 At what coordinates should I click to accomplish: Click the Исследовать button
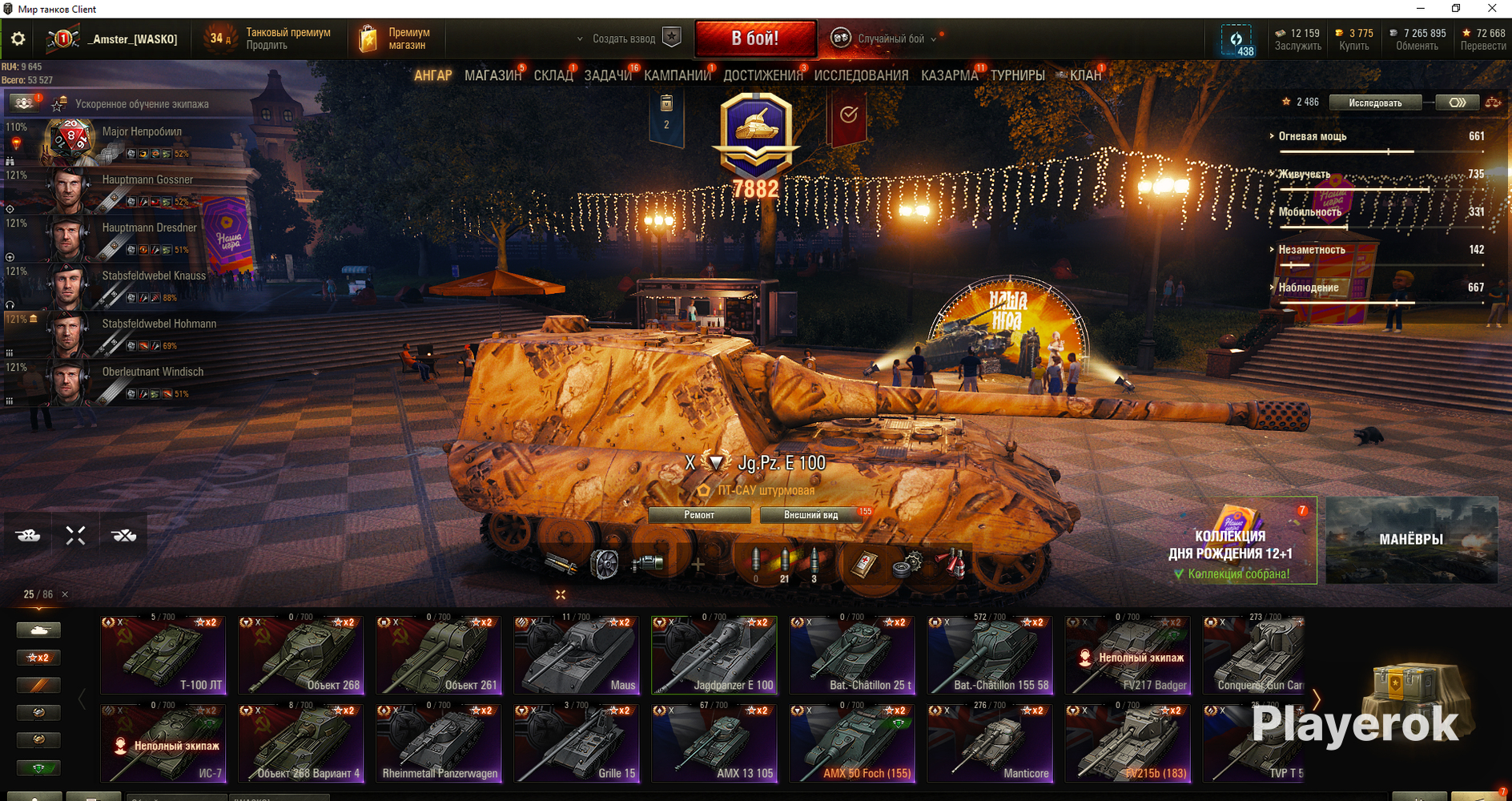click(1375, 103)
